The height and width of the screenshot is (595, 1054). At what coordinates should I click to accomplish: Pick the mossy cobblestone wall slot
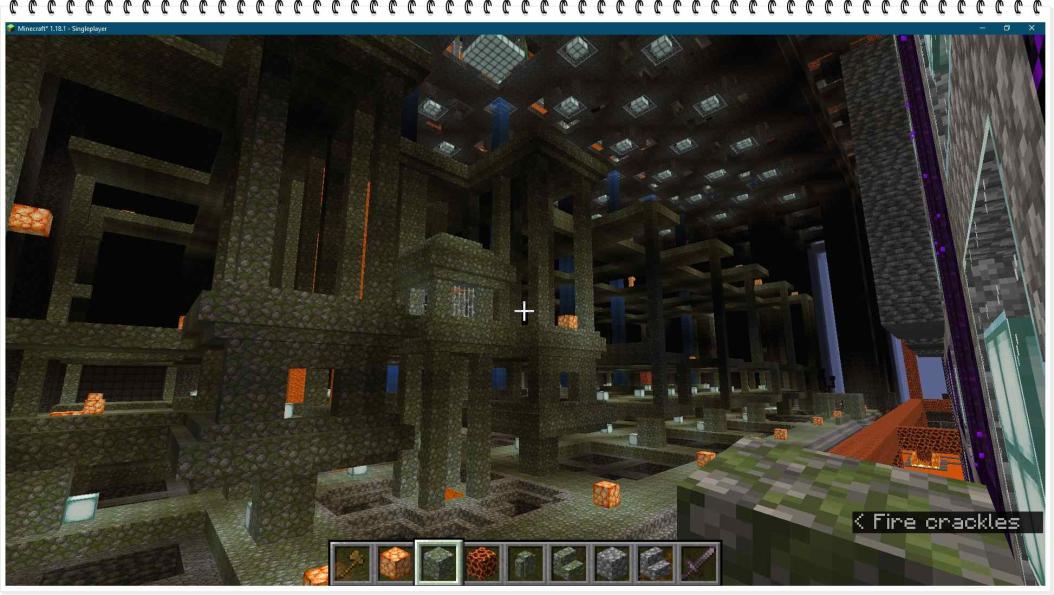coord(525,564)
